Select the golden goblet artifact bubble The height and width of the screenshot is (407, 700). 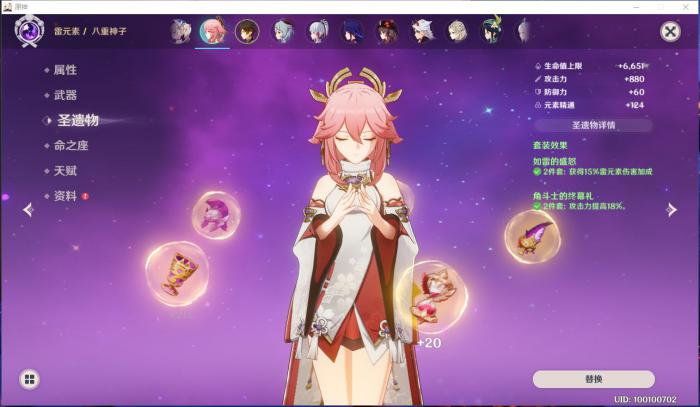click(177, 274)
